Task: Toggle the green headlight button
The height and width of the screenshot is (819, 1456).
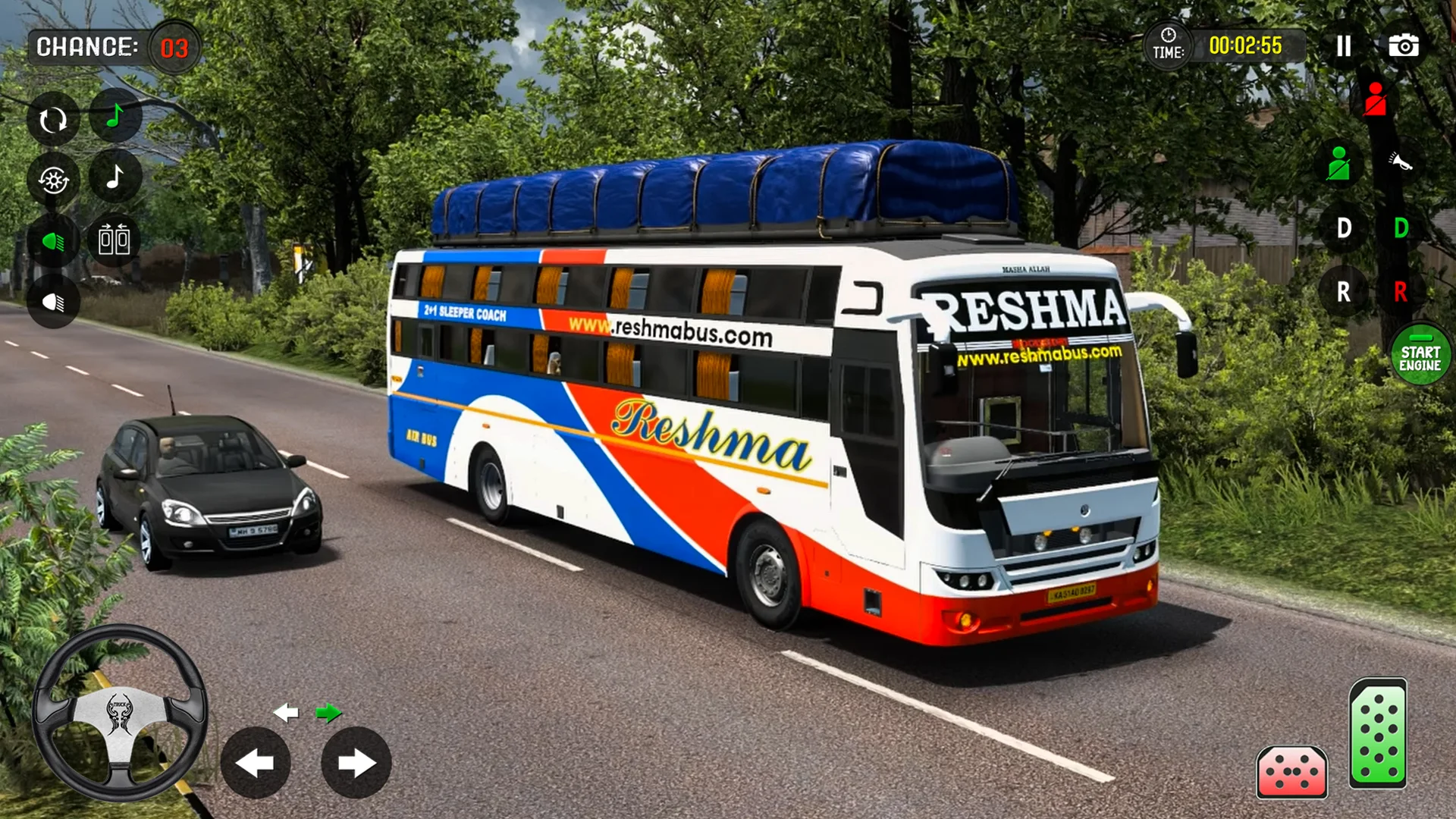Action: 53,242
